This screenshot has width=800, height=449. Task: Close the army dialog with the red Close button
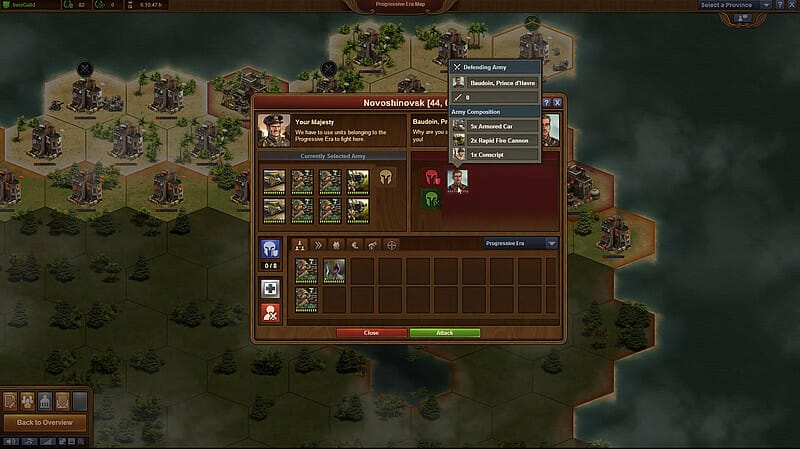[371, 332]
